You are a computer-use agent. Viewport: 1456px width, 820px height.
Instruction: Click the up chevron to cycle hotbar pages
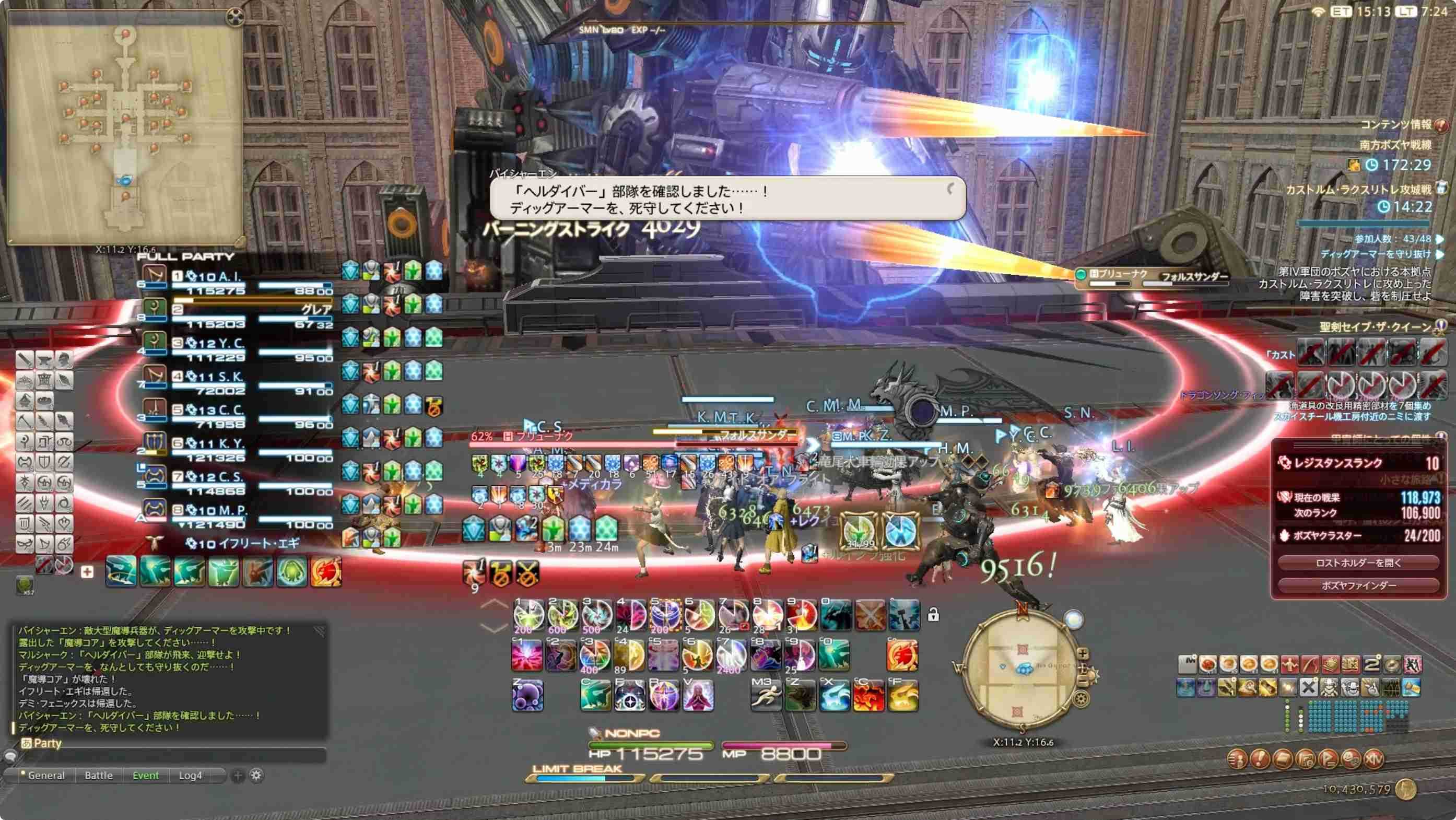pos(496,604)
